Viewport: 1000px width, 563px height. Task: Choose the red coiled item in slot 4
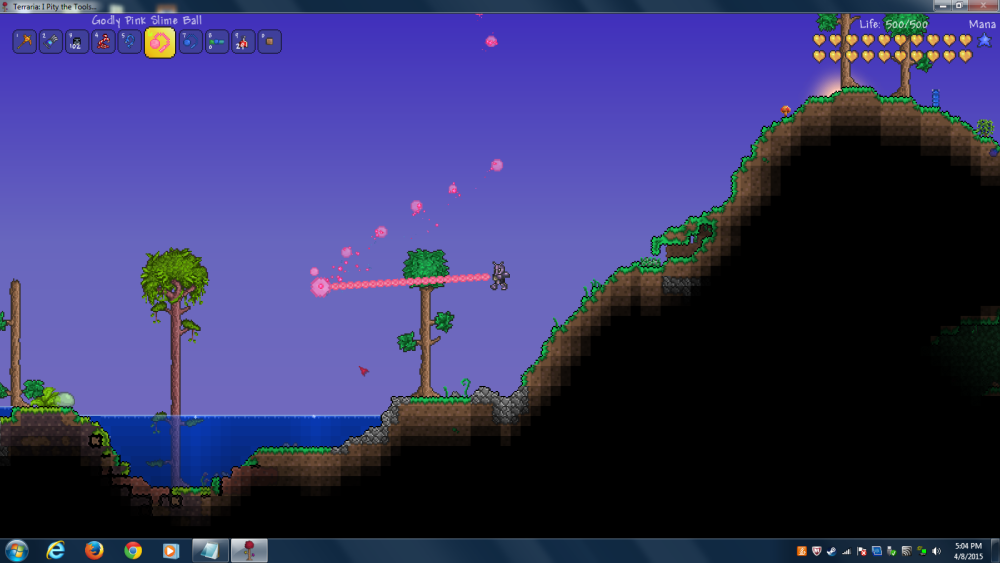pos(103,41)
